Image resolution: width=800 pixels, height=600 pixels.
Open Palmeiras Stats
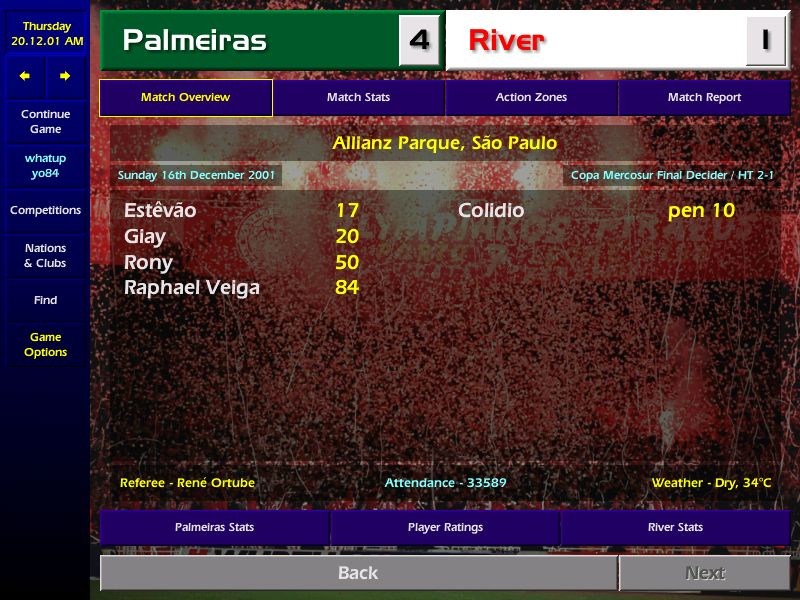pyautogui.click(x=214, y=527)
